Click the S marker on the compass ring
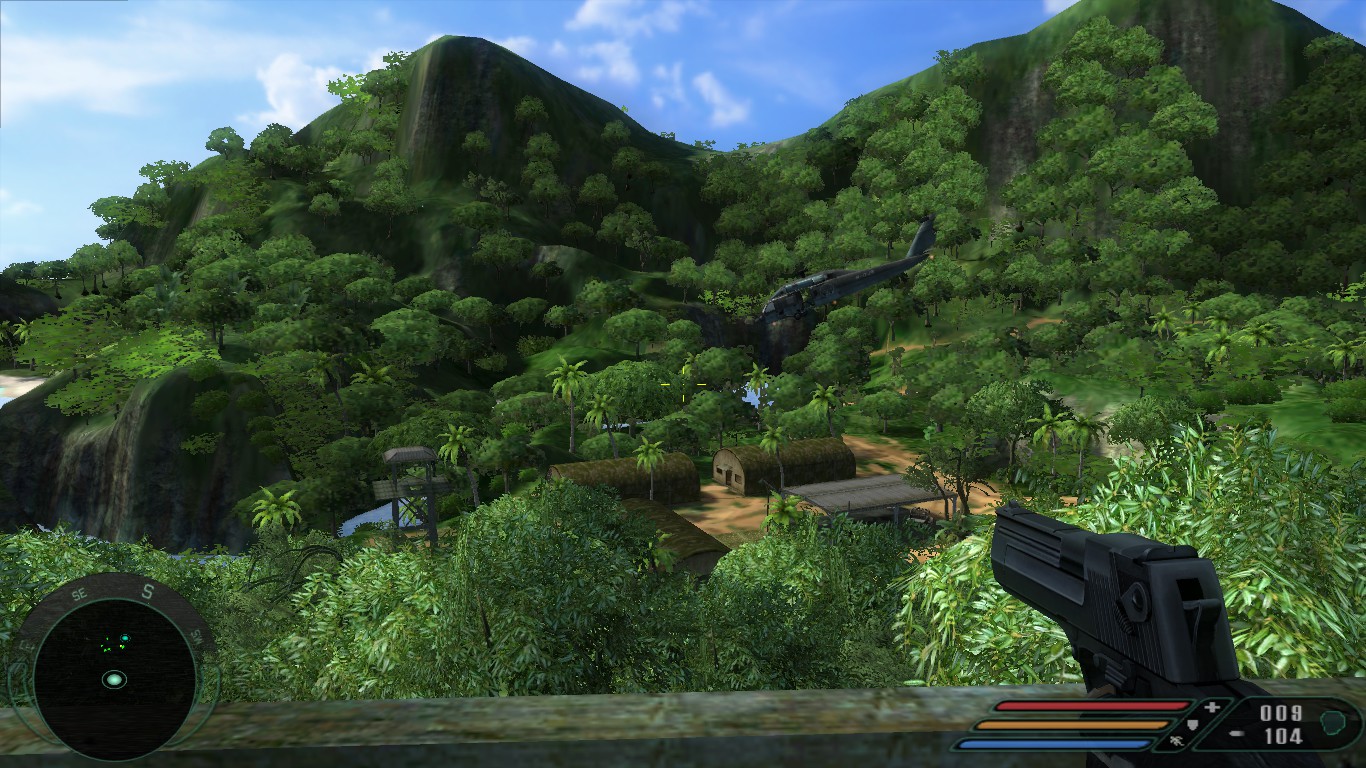 147,590
